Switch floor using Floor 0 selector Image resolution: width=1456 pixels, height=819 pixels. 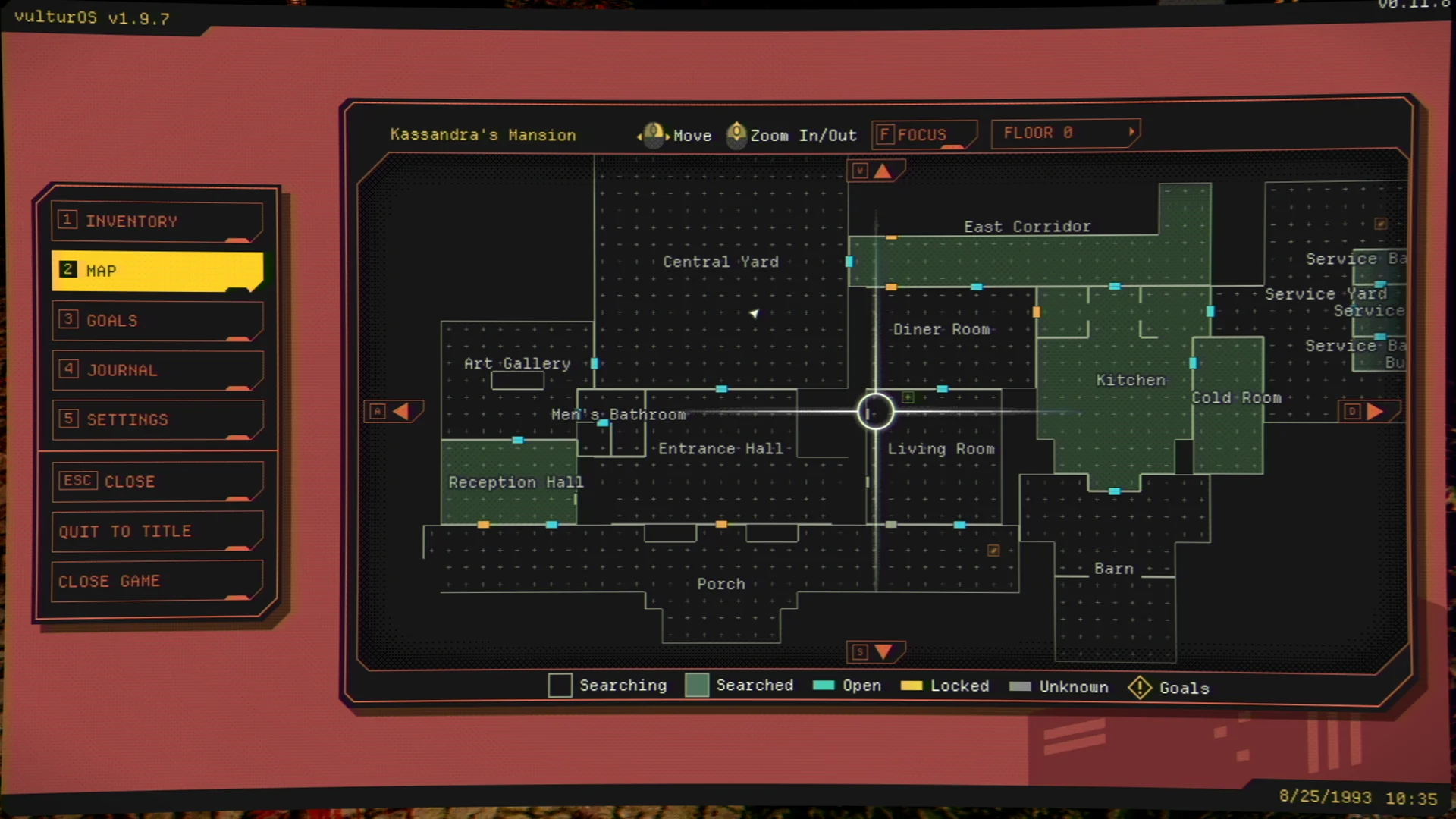pyautogui.click(x=1065, y=133)
